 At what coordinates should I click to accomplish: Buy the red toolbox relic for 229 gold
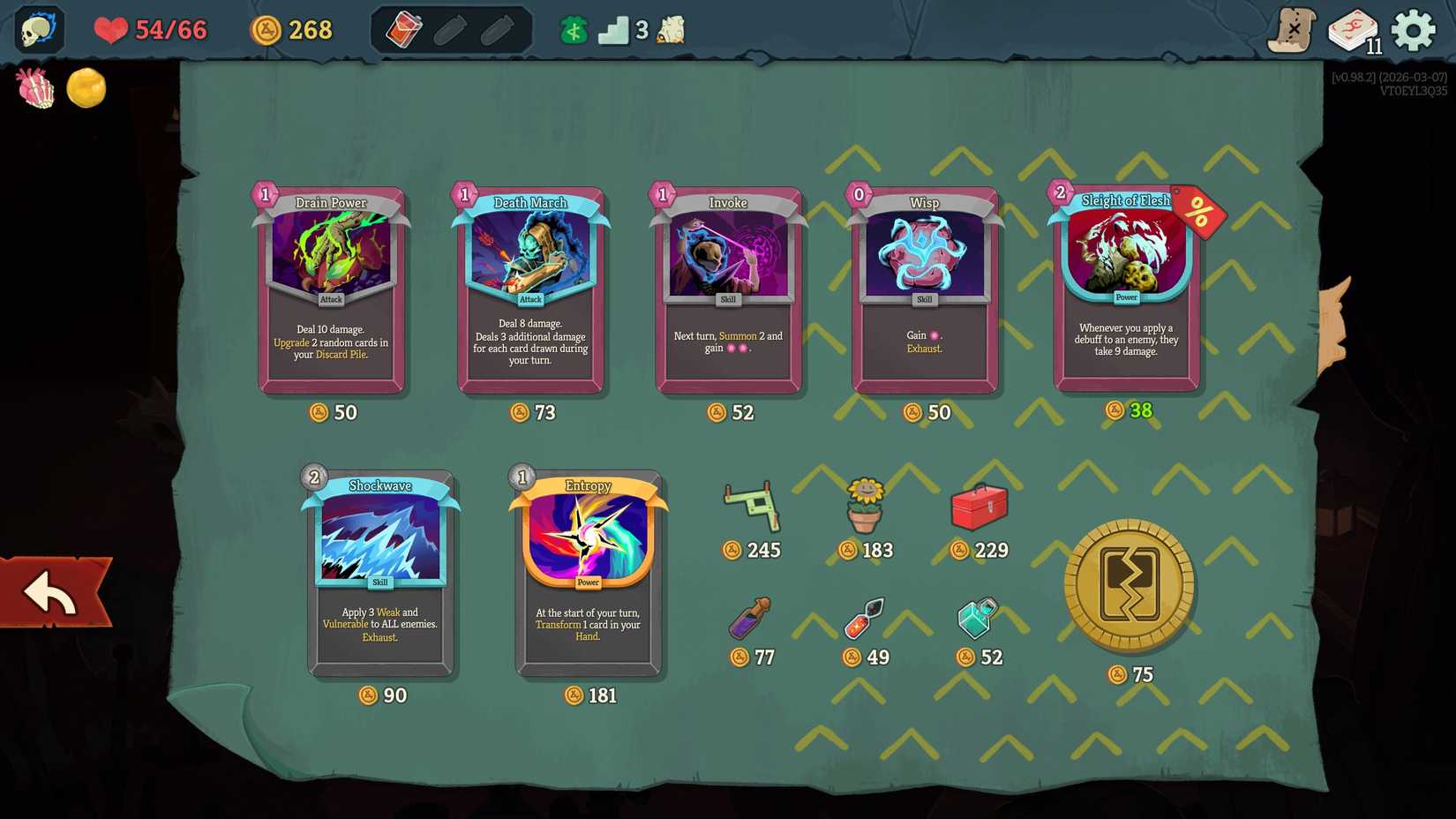click(x=979, y=506)
